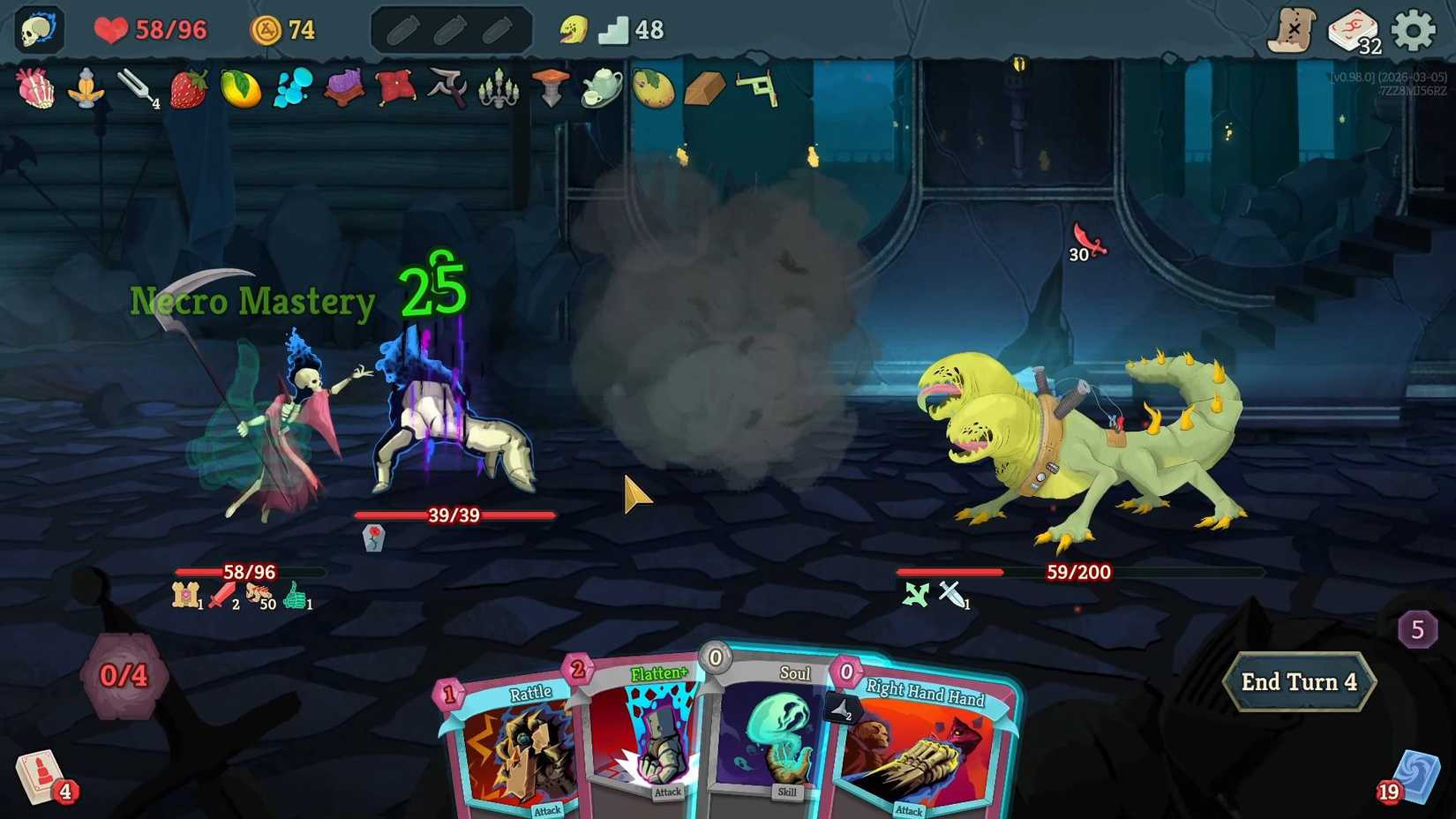Select the Strawberry relic
This screenshot has width=1456, height=819.
[187, 89]
